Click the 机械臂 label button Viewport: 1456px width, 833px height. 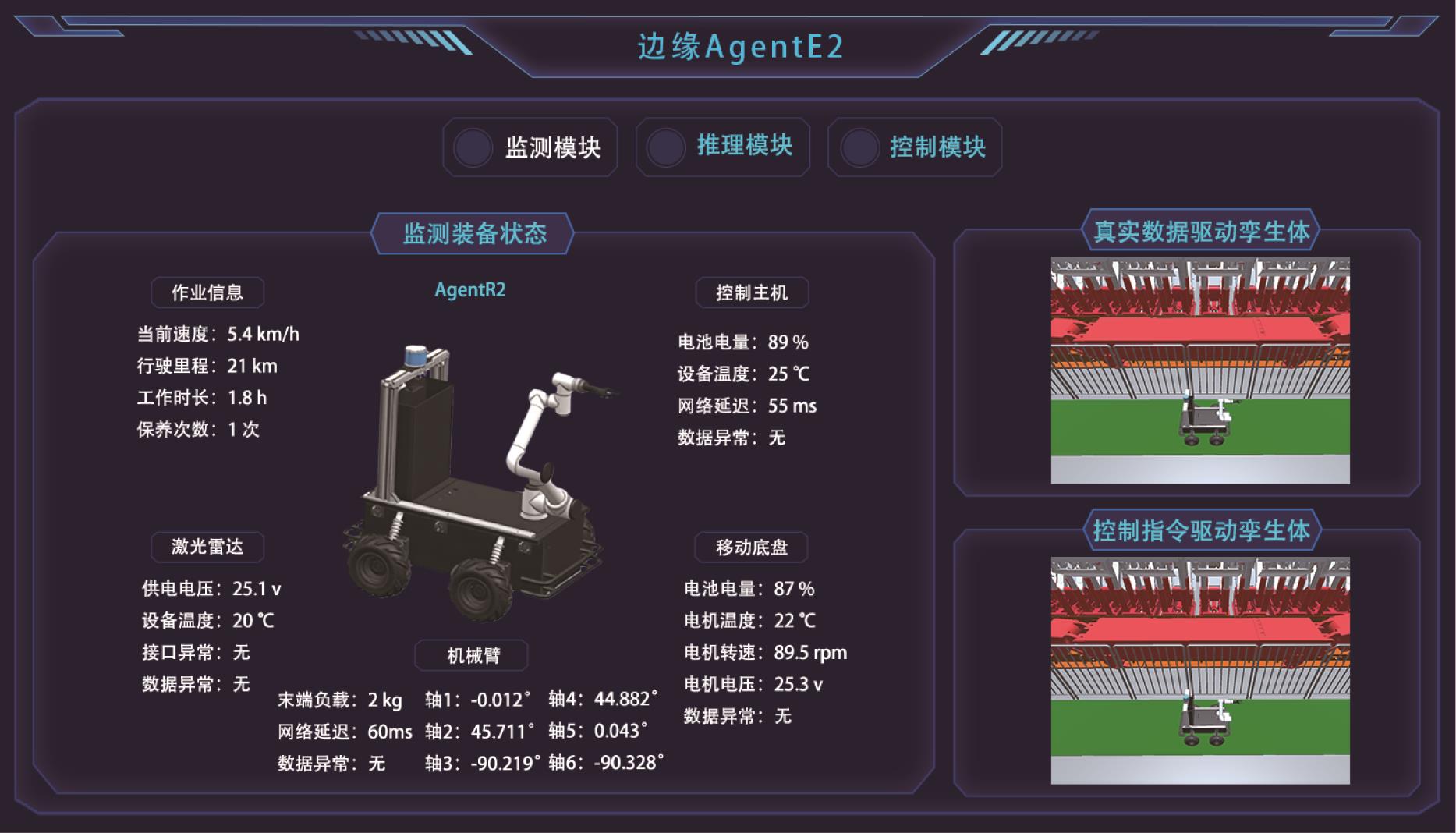[472, 655]
